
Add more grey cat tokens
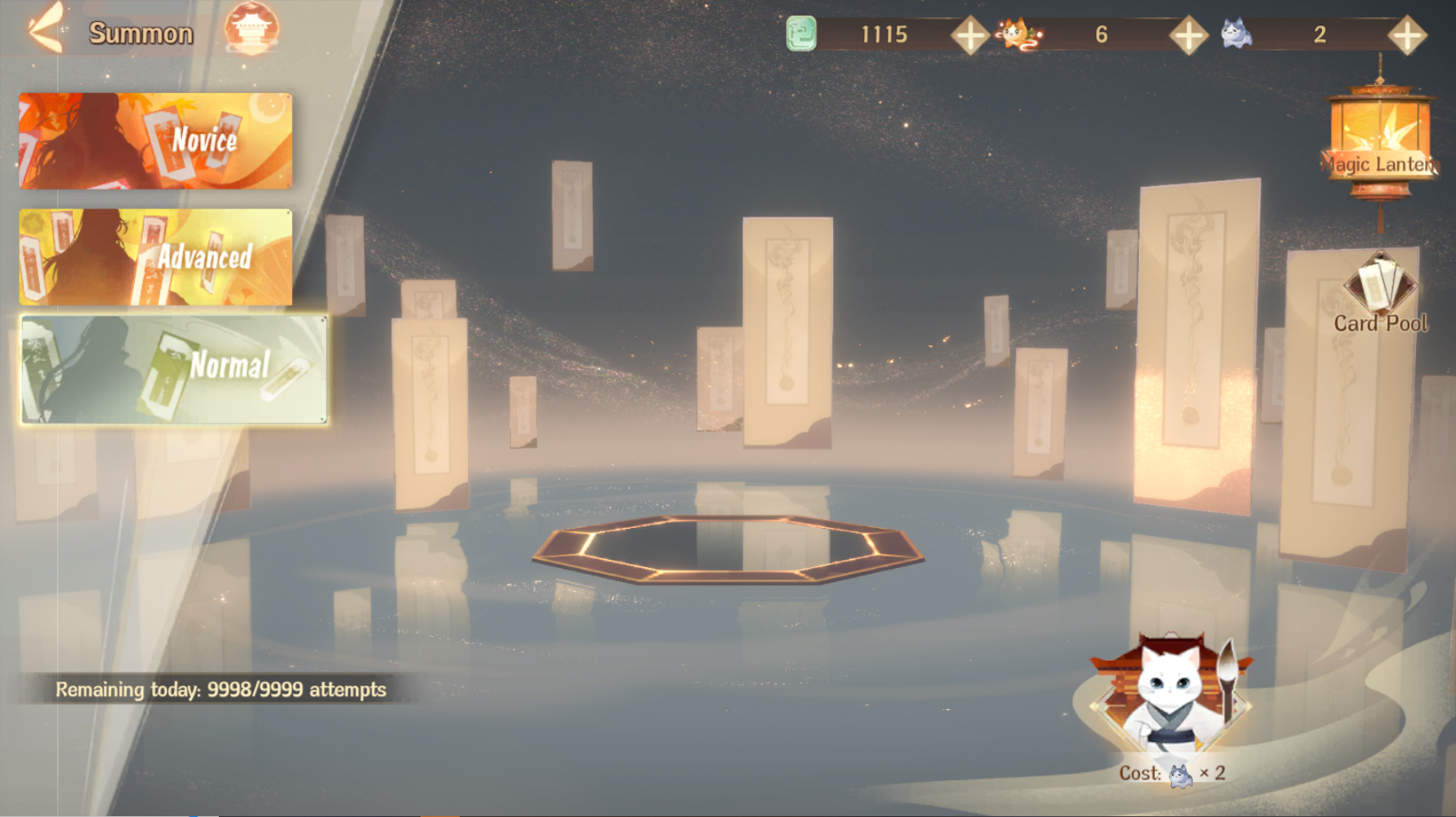tap(1406, 35)
